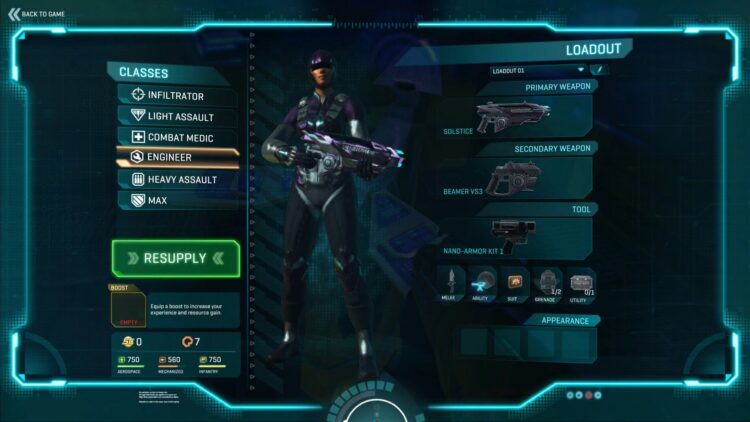Open the Grenade slot
750x422 pixels.
pyautogui.click(x=548, y=283)
